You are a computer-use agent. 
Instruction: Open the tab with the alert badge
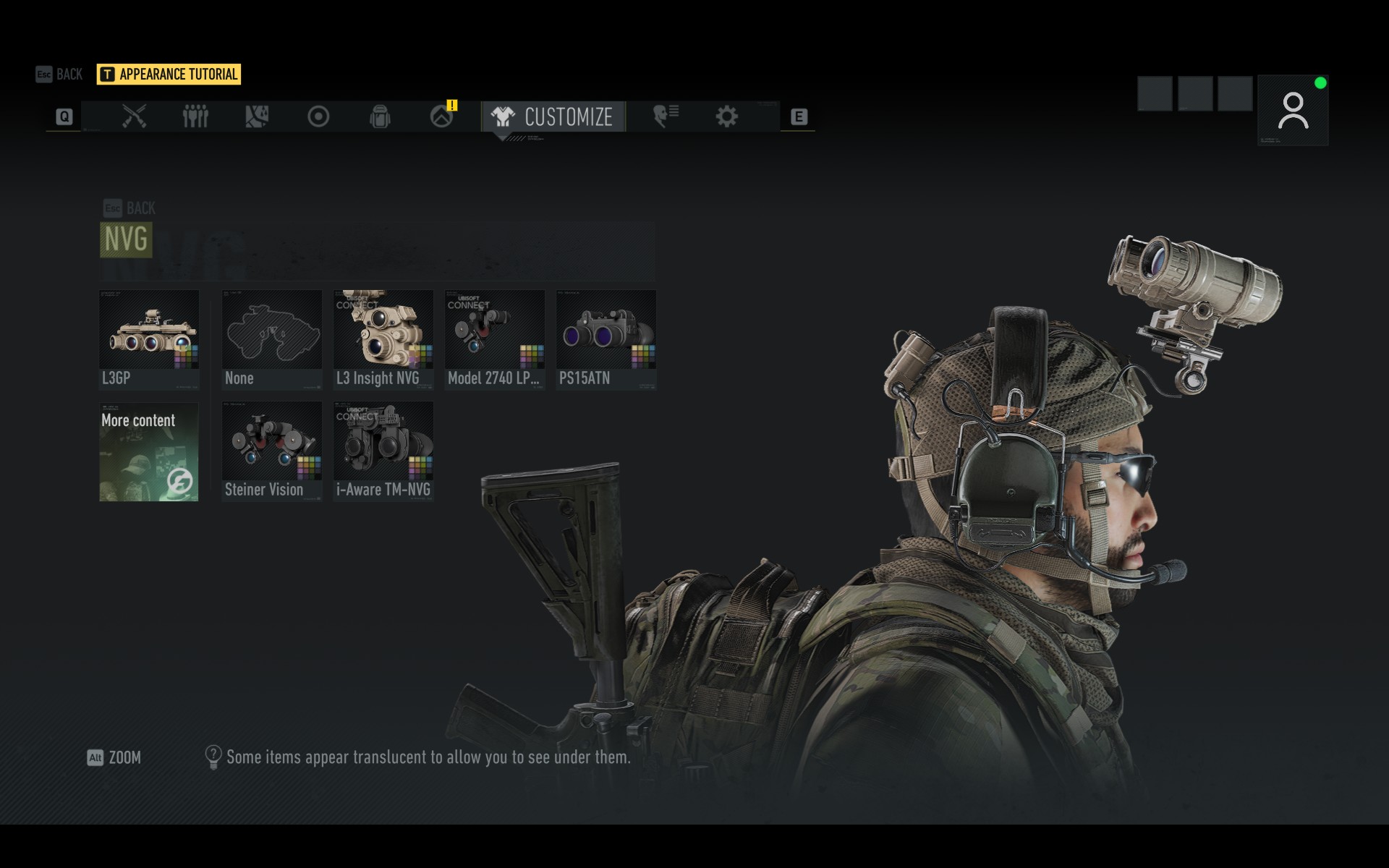[x=442, y=116]
